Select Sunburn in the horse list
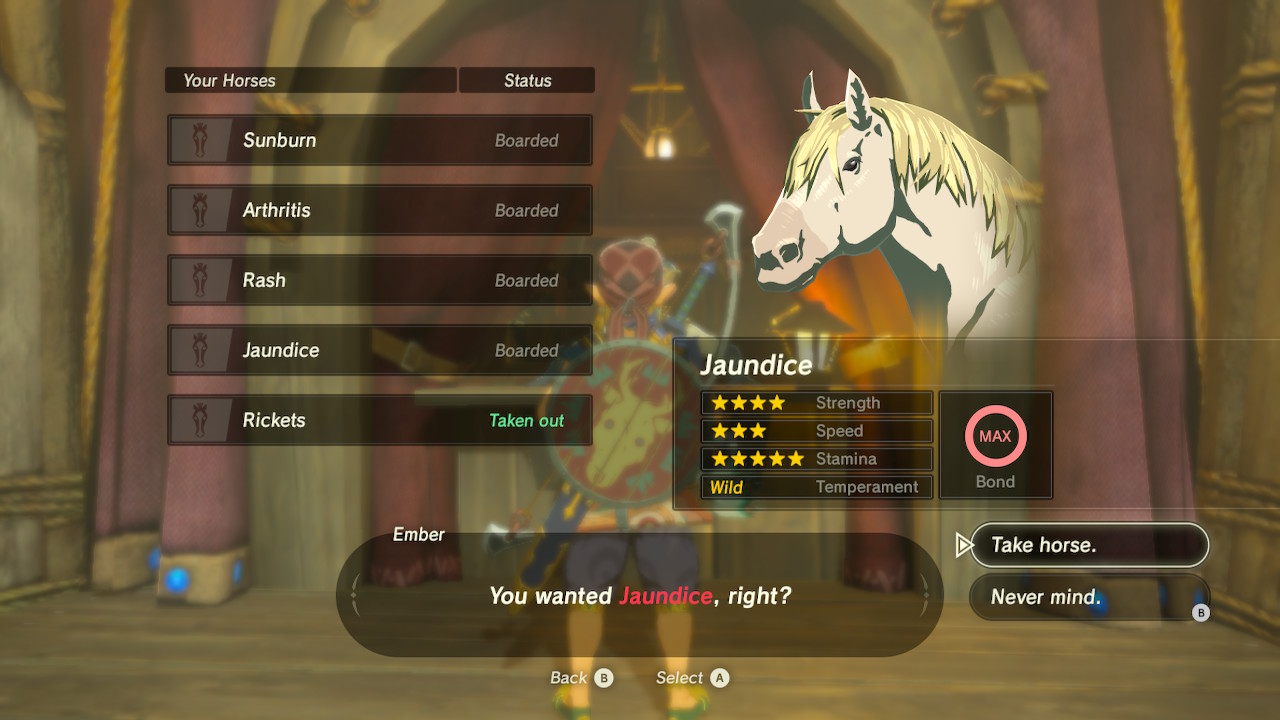Image resolution: width=1280 pixels, height=720 pixels. (380, 140)
